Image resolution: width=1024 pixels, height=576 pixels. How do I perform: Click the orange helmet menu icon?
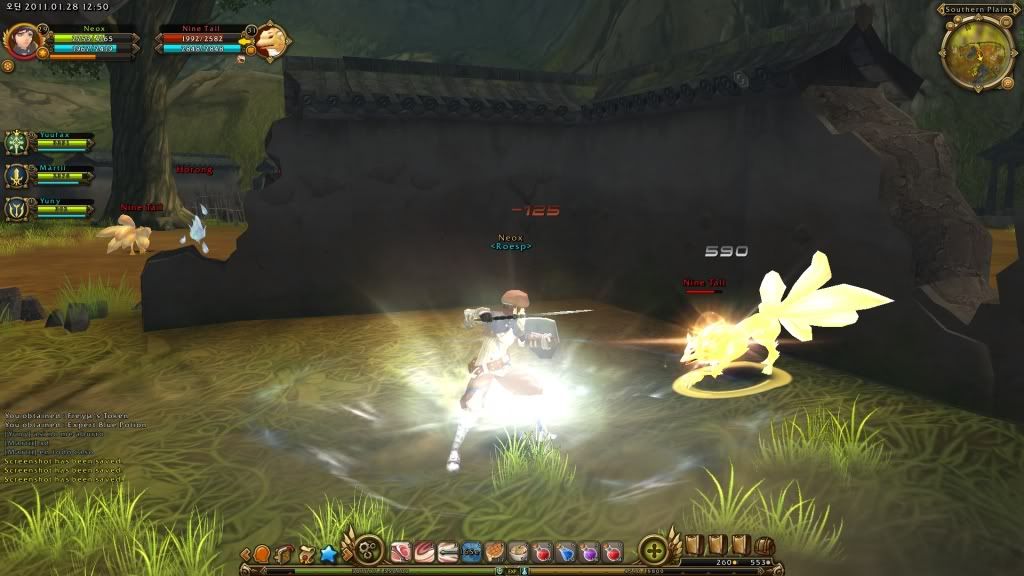[x=262, y=553]
